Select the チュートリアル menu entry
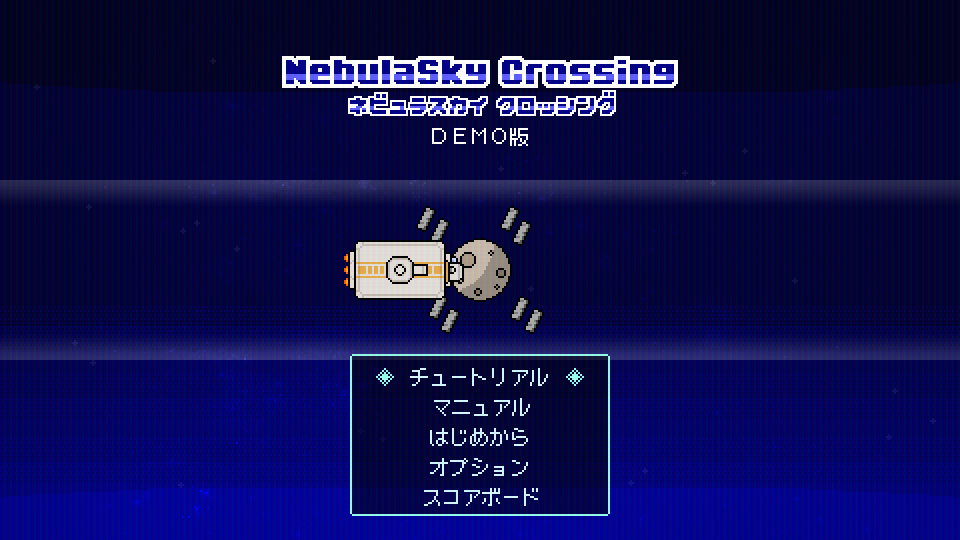This screenshot has width=960, height=540. coord(479,378)
